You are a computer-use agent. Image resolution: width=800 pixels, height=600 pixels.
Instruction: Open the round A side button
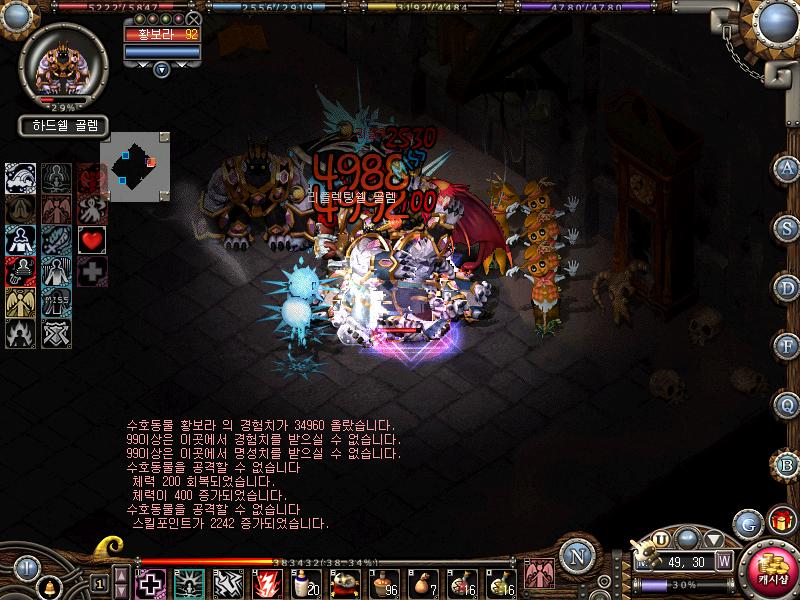(x=787, y=168)
